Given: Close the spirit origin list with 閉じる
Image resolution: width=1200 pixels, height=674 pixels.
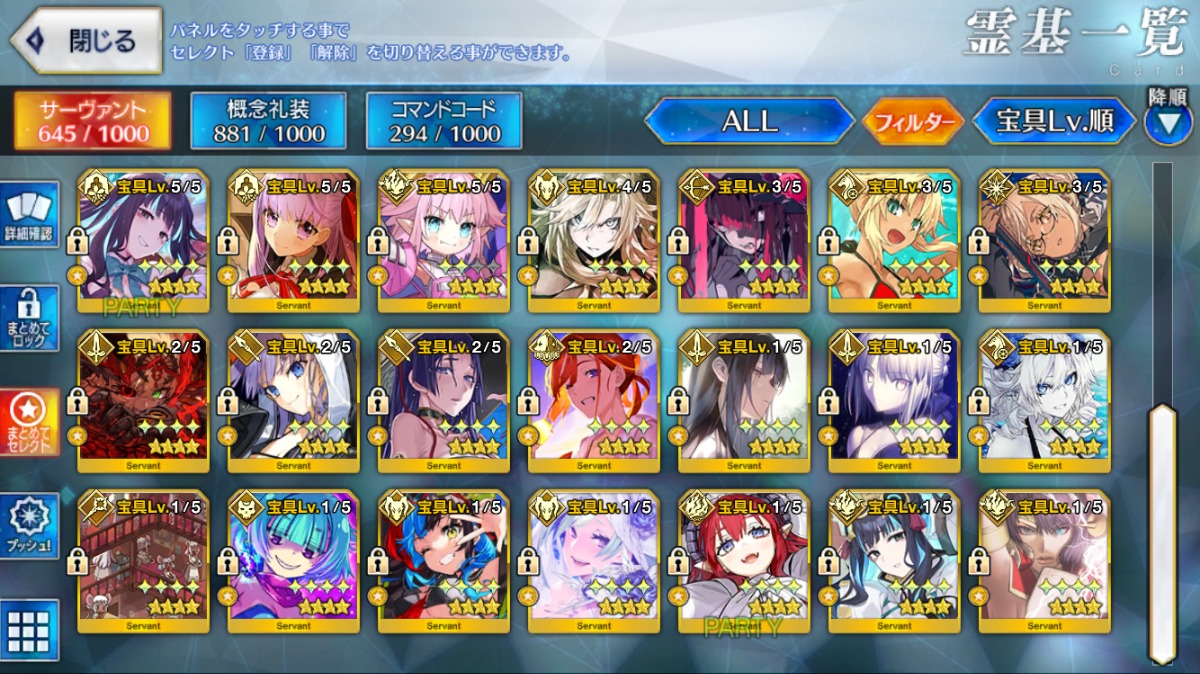Looking at the screenshot, I should coord(87,41).
